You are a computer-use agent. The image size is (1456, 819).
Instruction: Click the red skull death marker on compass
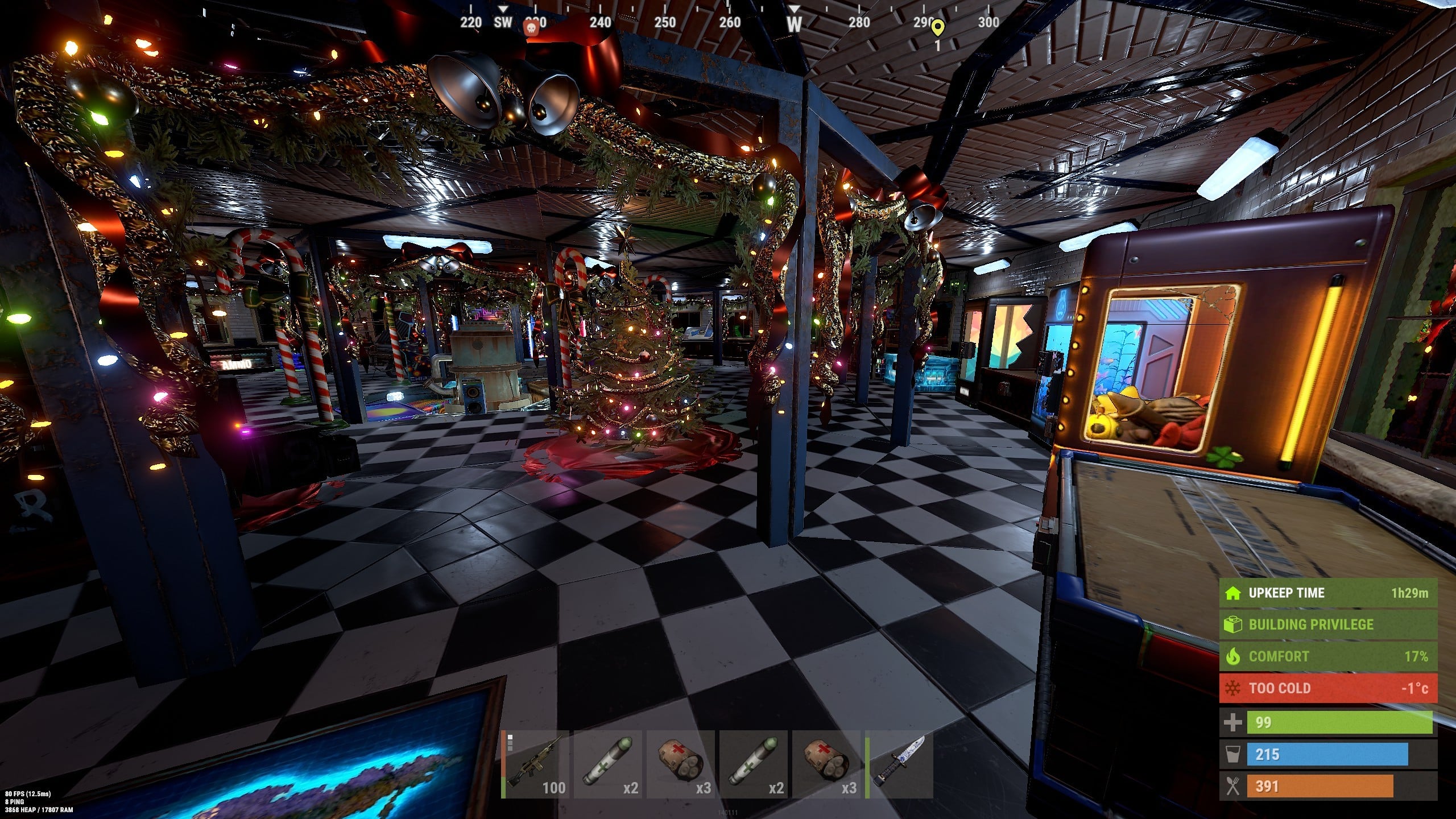pyautogui.click(x=531, y=28)
